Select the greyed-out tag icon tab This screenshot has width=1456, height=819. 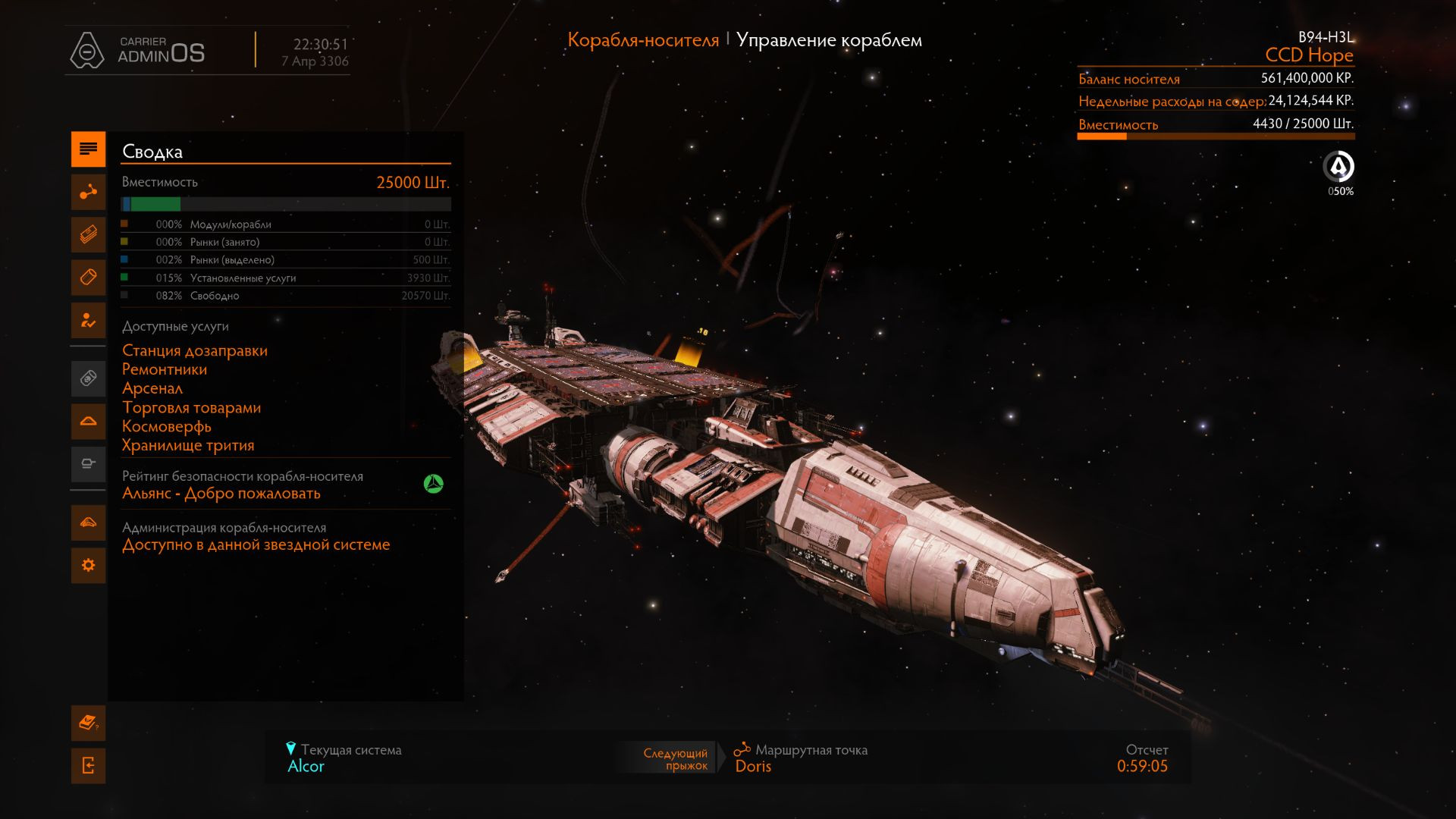(x=88, y=378)
